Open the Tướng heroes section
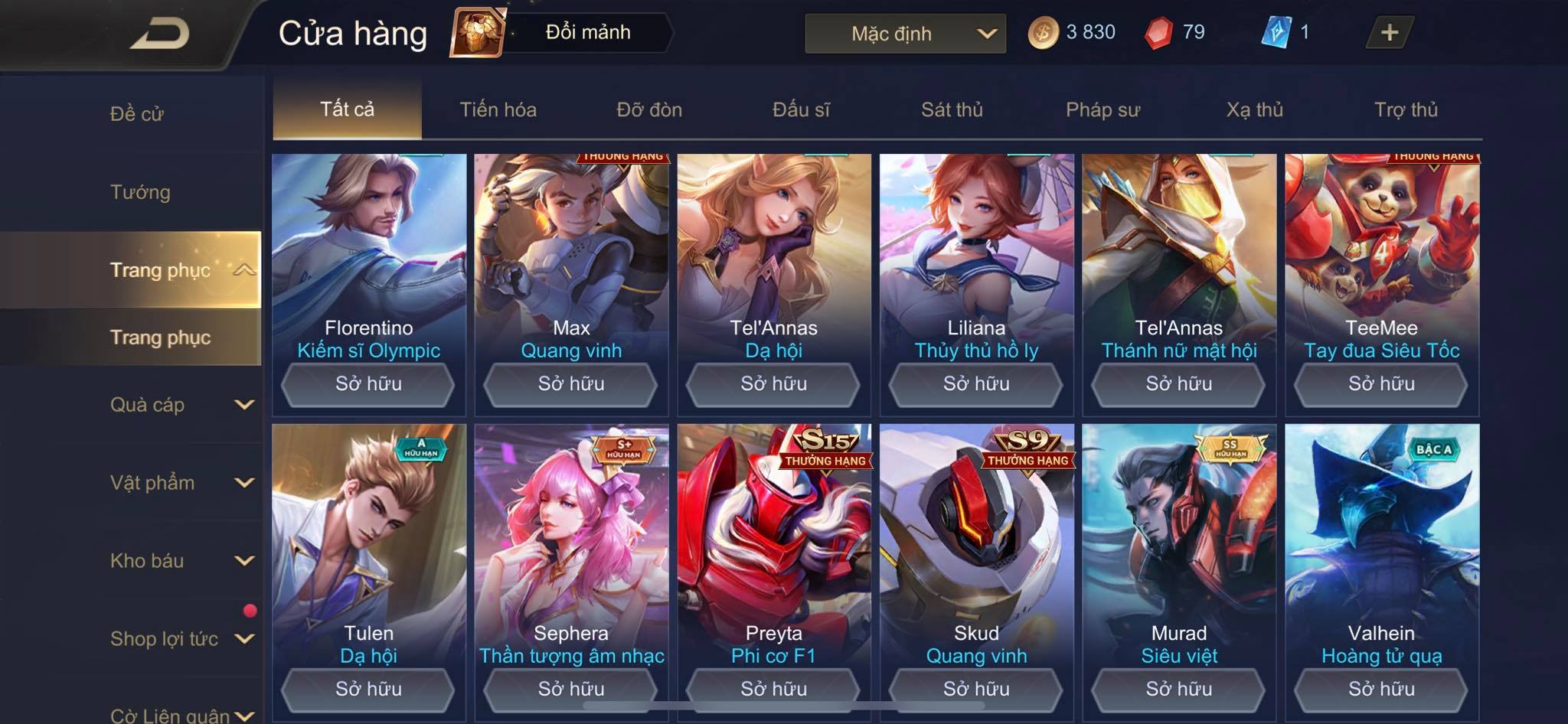This screenshot has height=724, width=1568. tap(140, 192)
